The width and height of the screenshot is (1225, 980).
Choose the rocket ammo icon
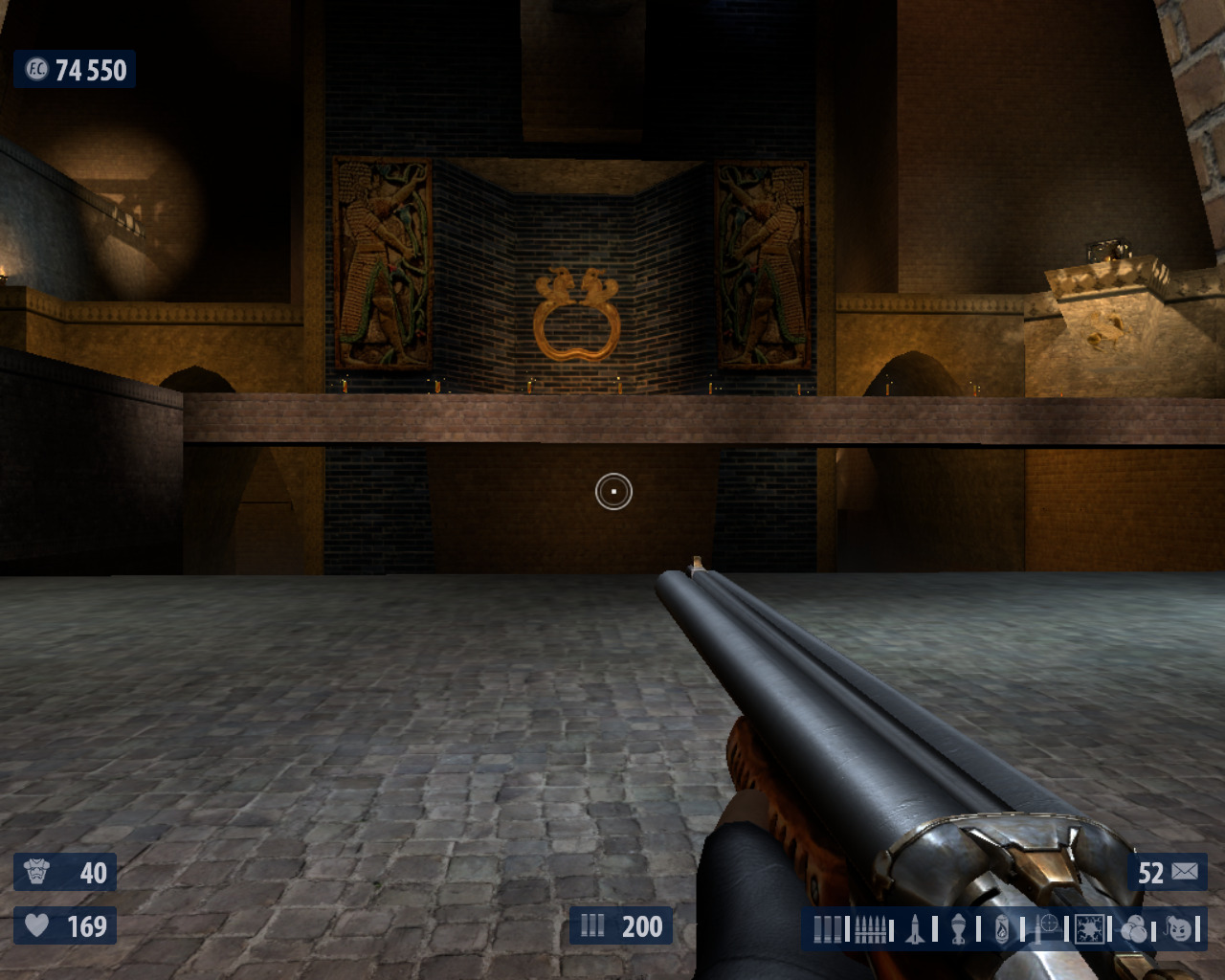916,928
